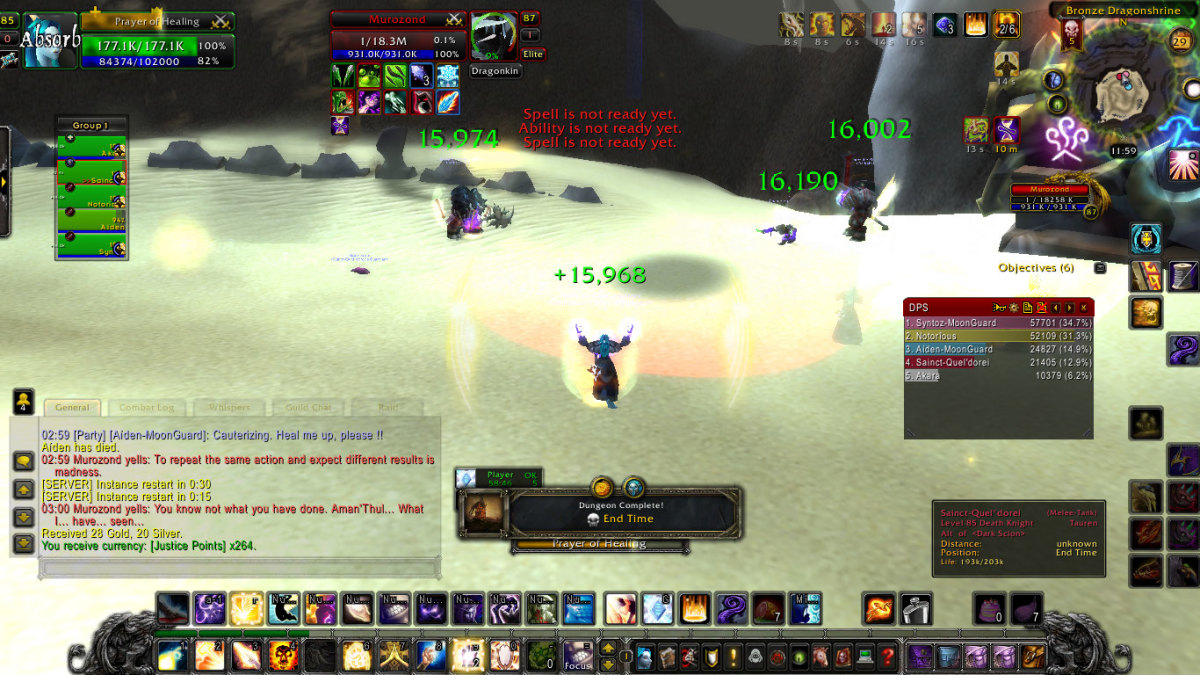Switch to the Whispers chat tab

pos(229,407)
